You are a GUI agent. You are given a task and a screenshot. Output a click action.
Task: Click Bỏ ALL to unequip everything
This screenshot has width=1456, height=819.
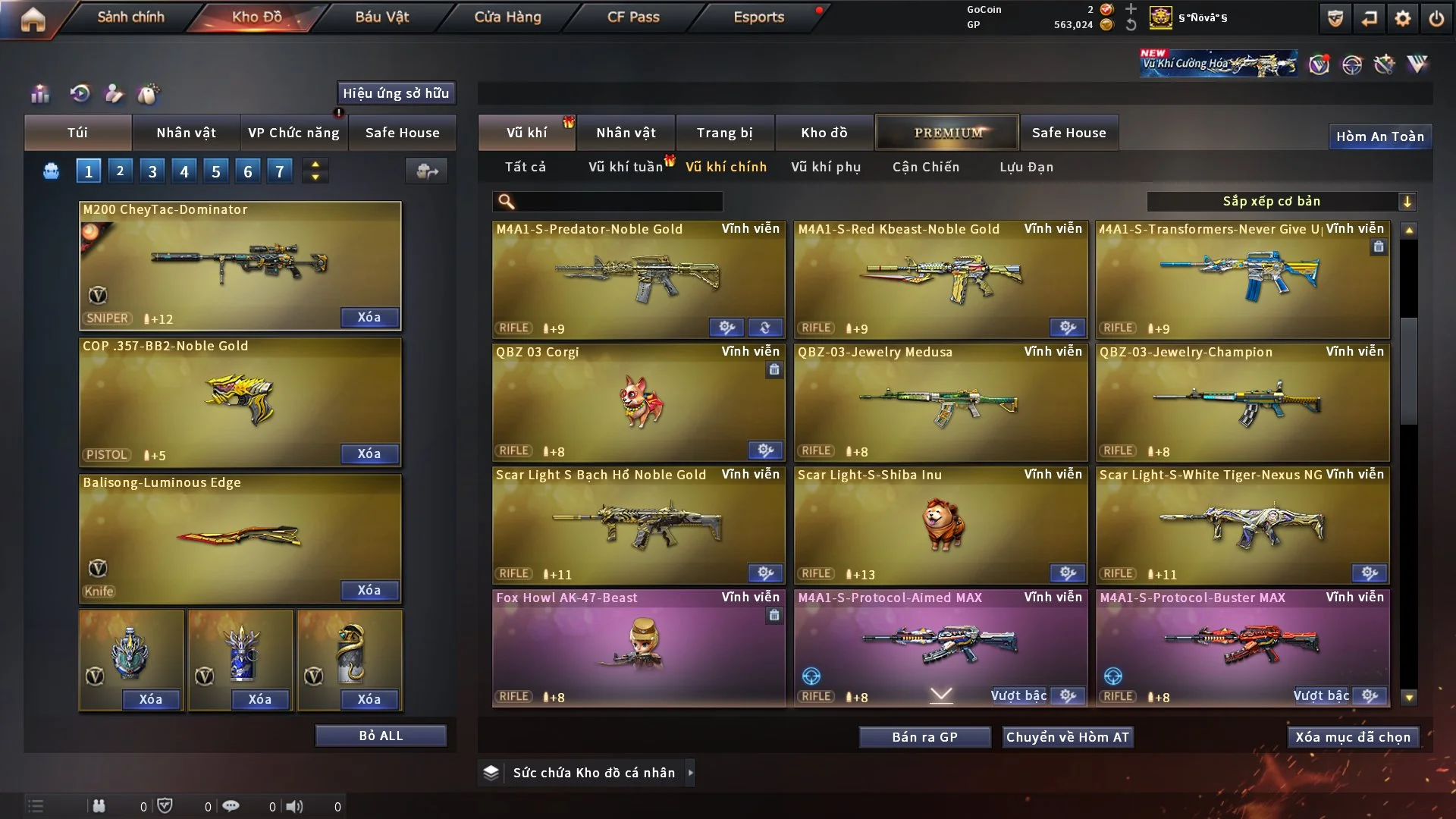pos(381,736)
